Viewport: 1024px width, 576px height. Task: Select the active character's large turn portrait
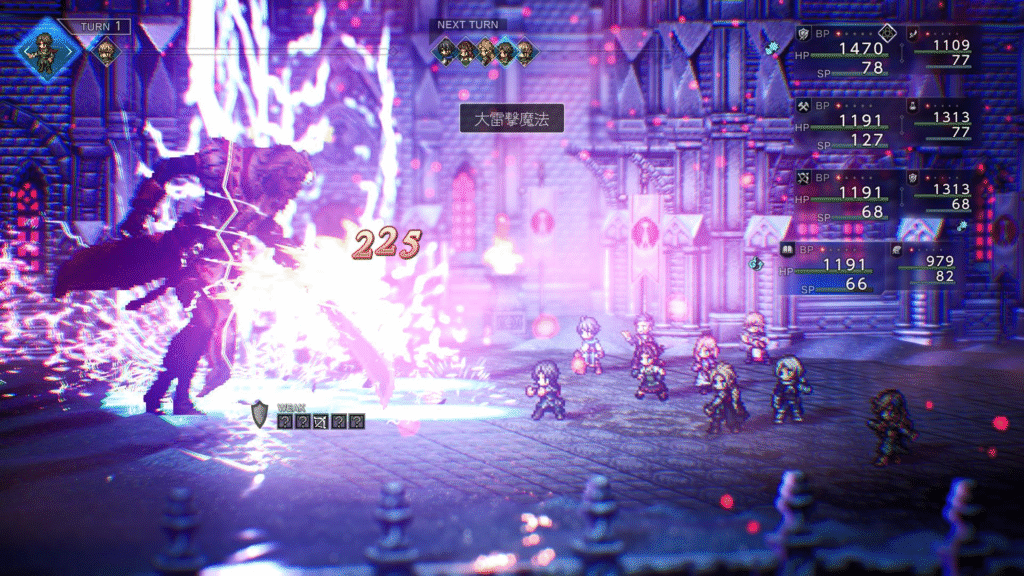pyautogui.click(x=43, y=47)
